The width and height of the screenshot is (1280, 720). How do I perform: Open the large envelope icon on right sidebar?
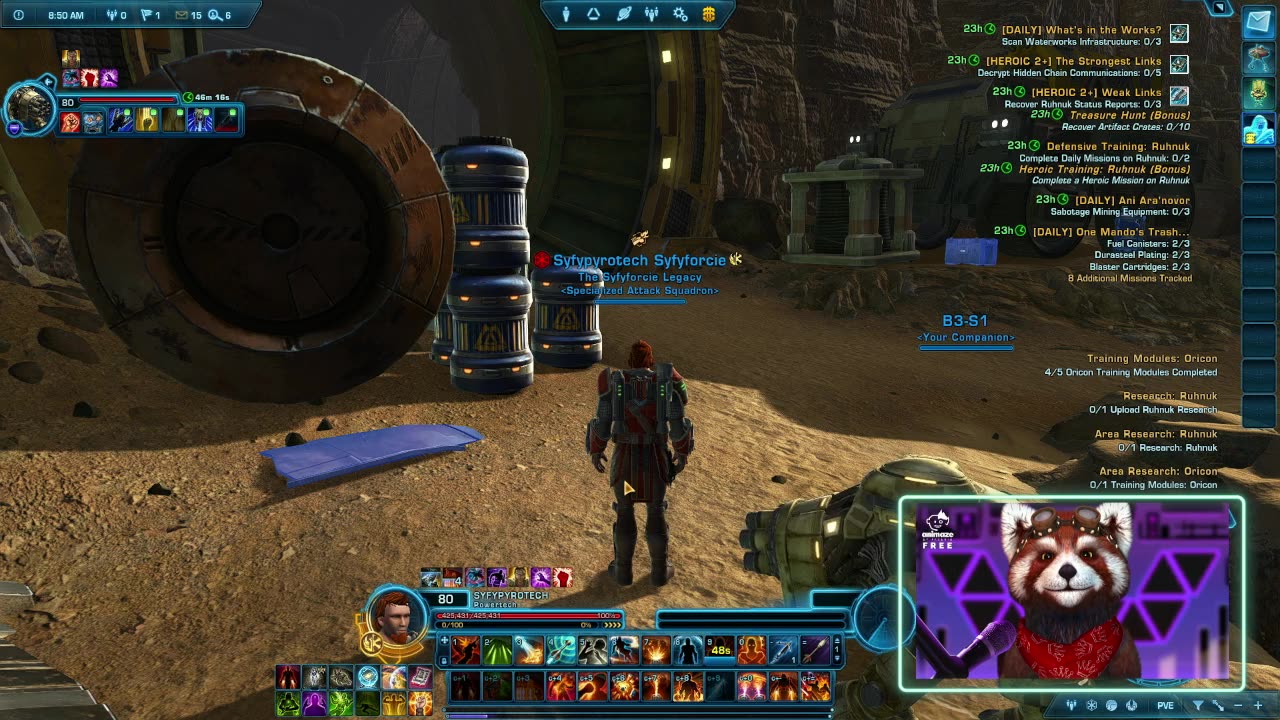point(1258,24)
